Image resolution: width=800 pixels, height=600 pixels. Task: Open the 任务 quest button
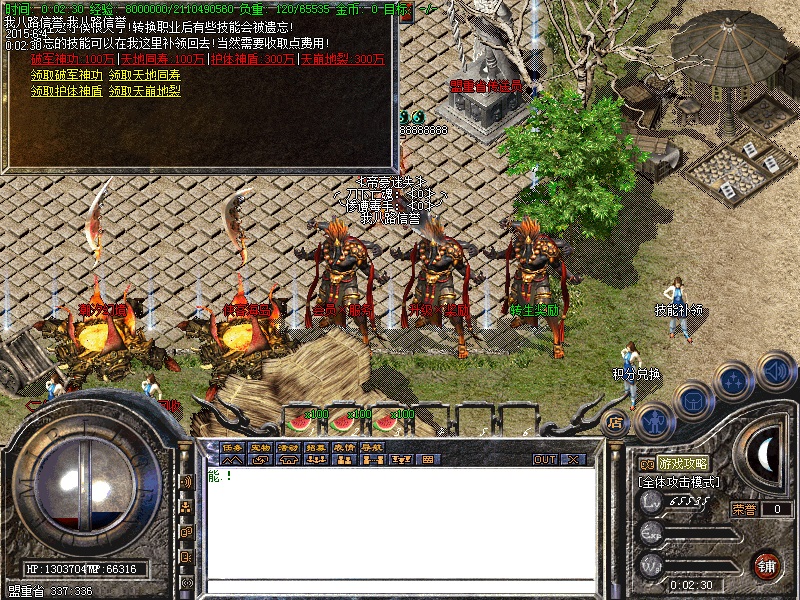pyautogui.click(x=232, y=447)
